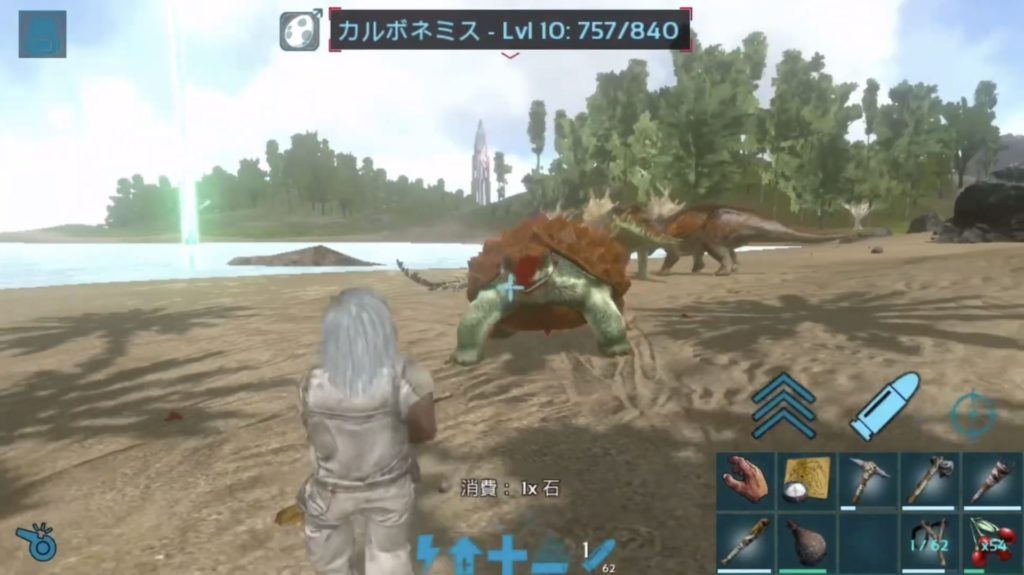Use the waterskin hotbar slot

[808, 542]
